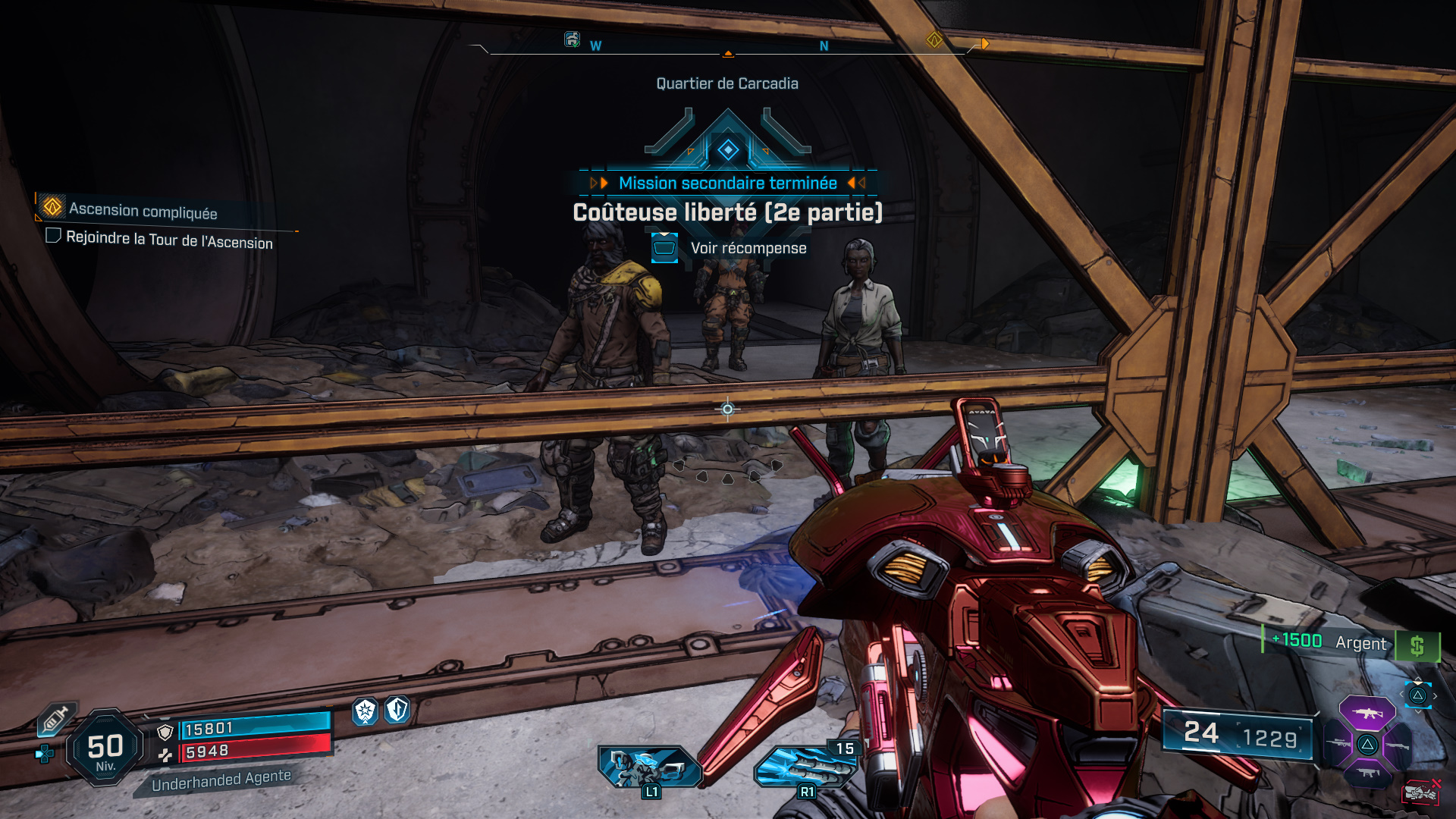Screen dimensions: 1456x819
Task: Click the assault rifle slot on weapon wheel
Action: (x=1367, y=713)
